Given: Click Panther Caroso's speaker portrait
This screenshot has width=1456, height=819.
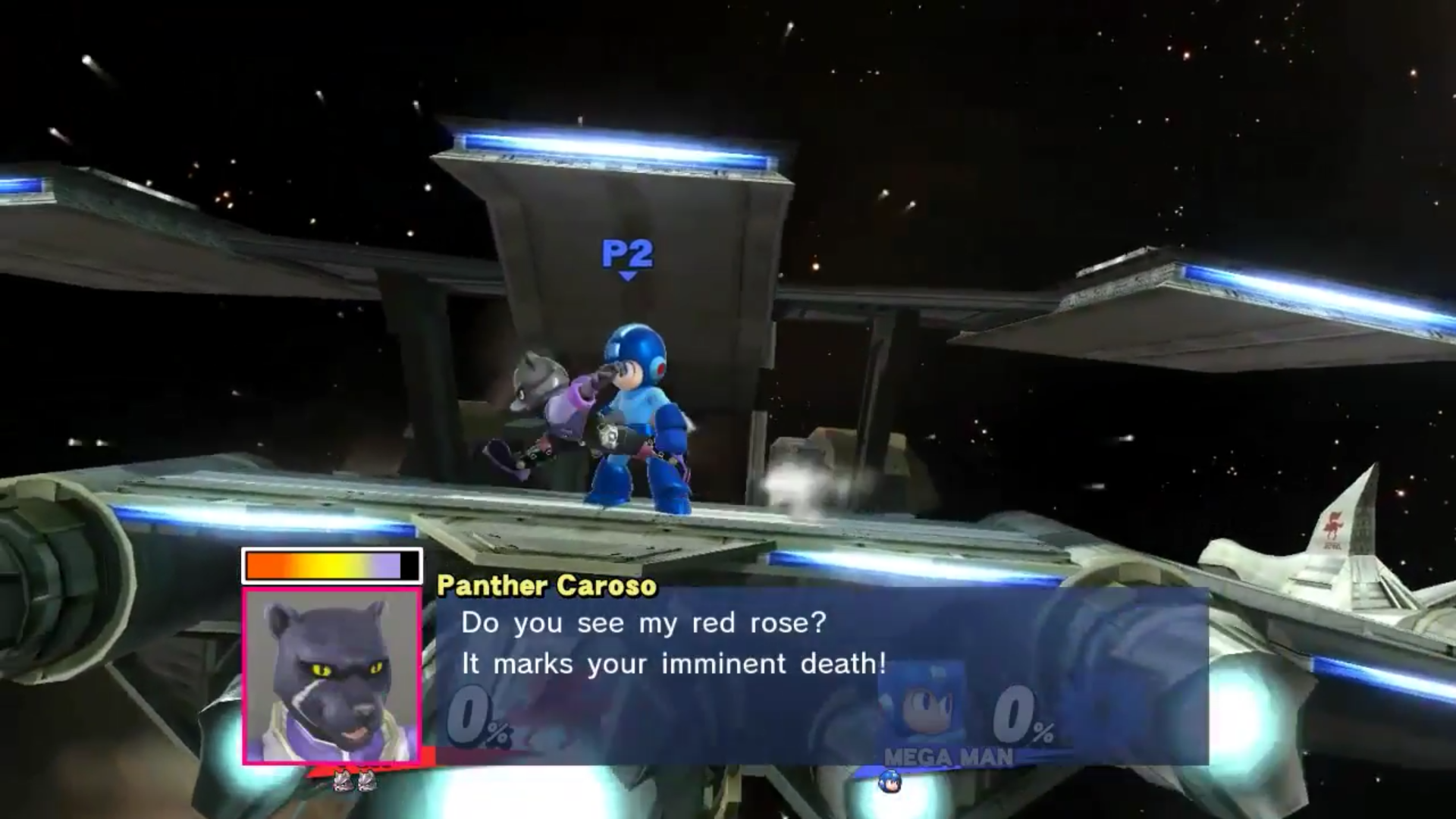Looking at the screenshot, I should click(x=332, y=675).
